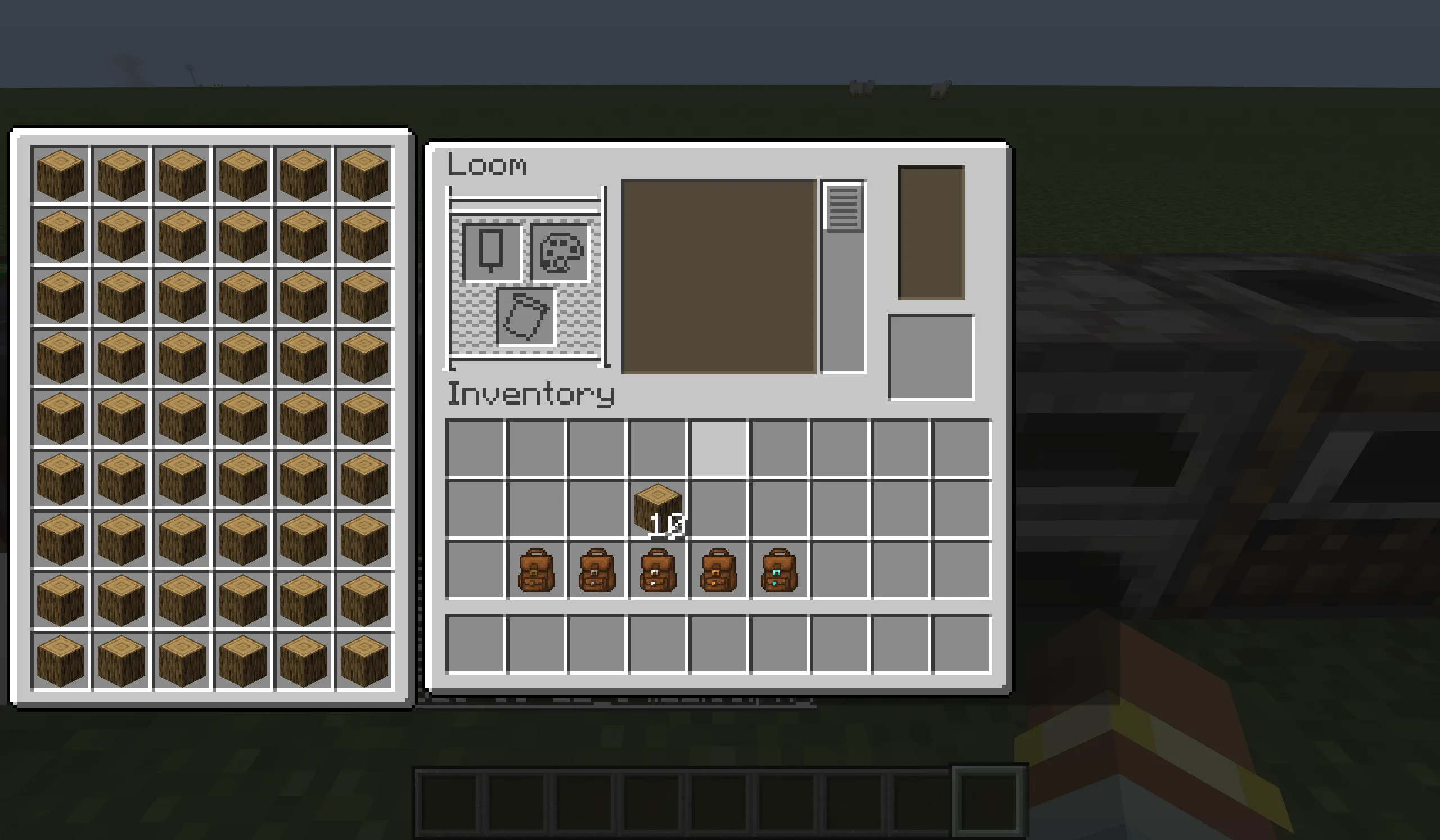
Task: Click the Loom title label
Action: click(488, 166)
